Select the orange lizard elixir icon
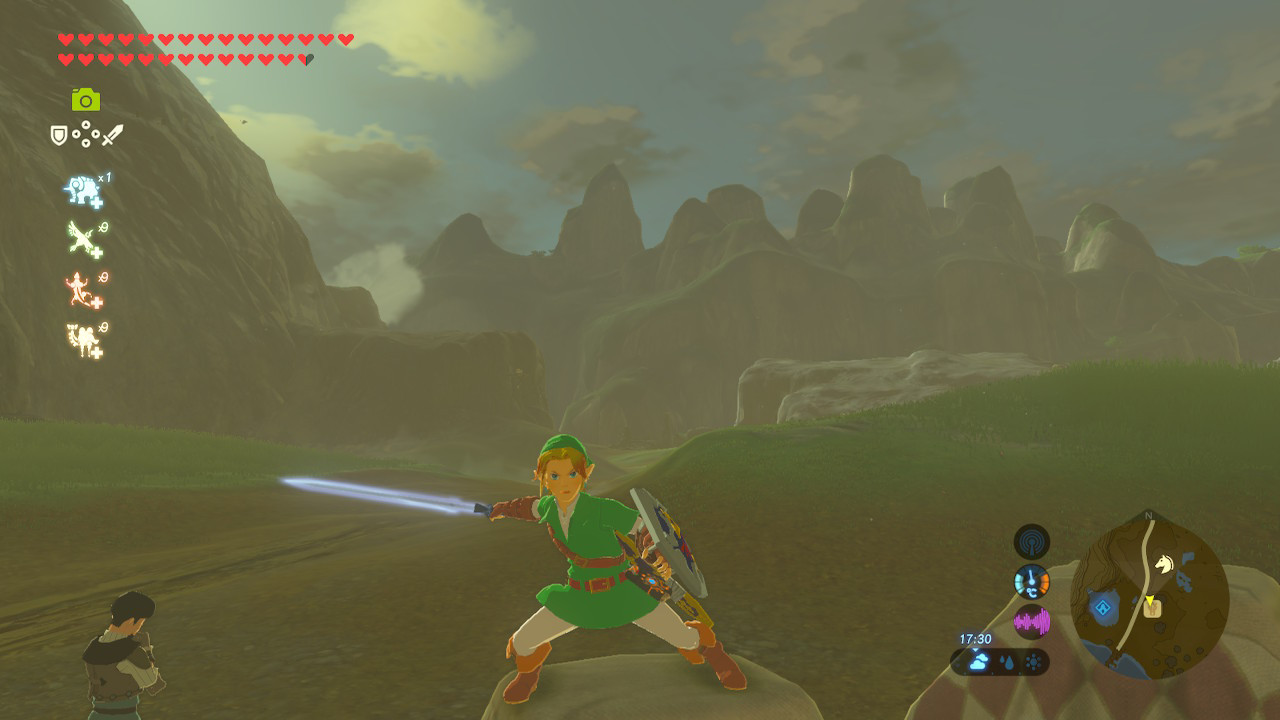 (x=79, y=287)
